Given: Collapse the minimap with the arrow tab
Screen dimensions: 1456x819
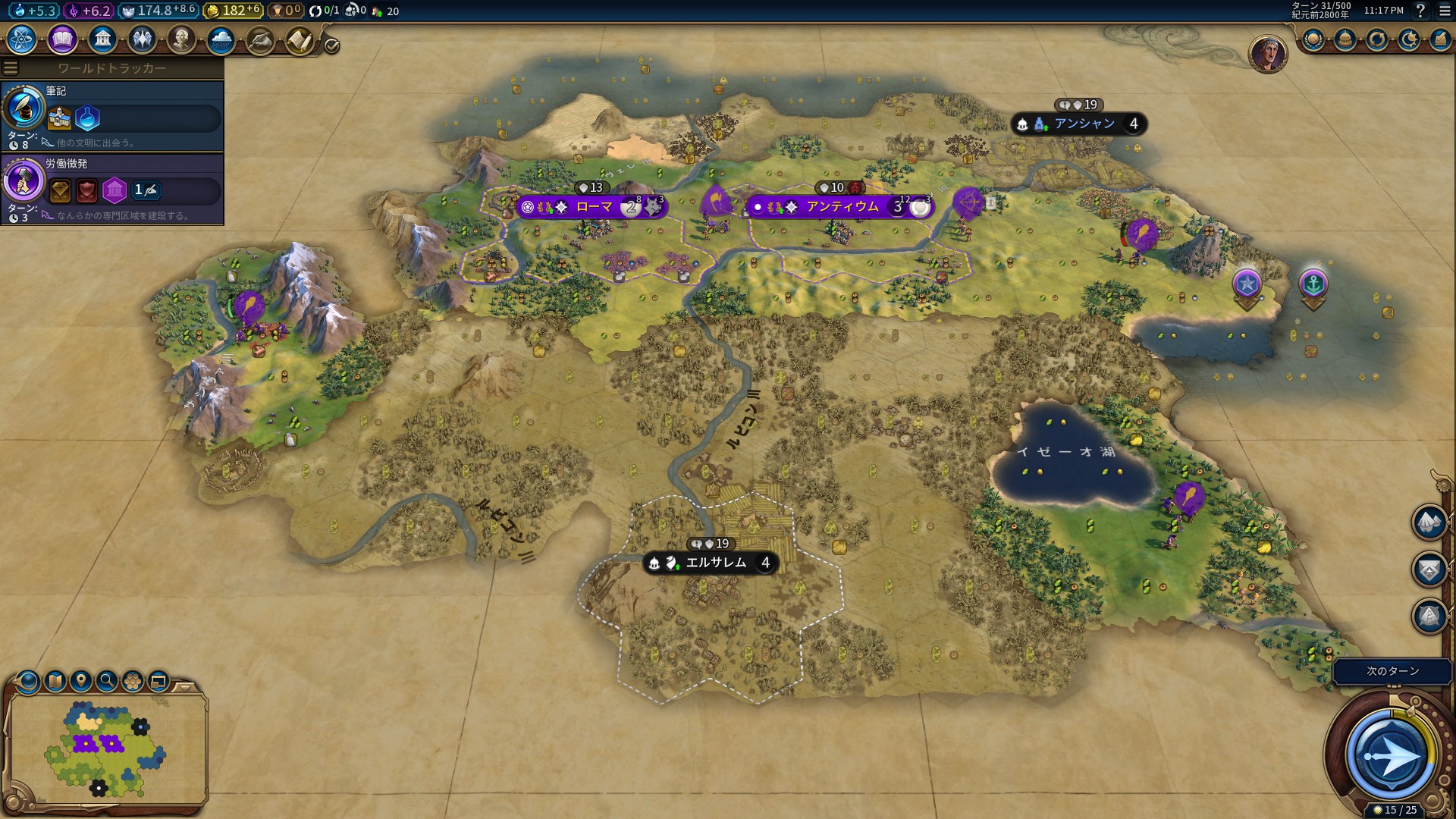Looking at the screenshot, I should [x=184, y=687].
